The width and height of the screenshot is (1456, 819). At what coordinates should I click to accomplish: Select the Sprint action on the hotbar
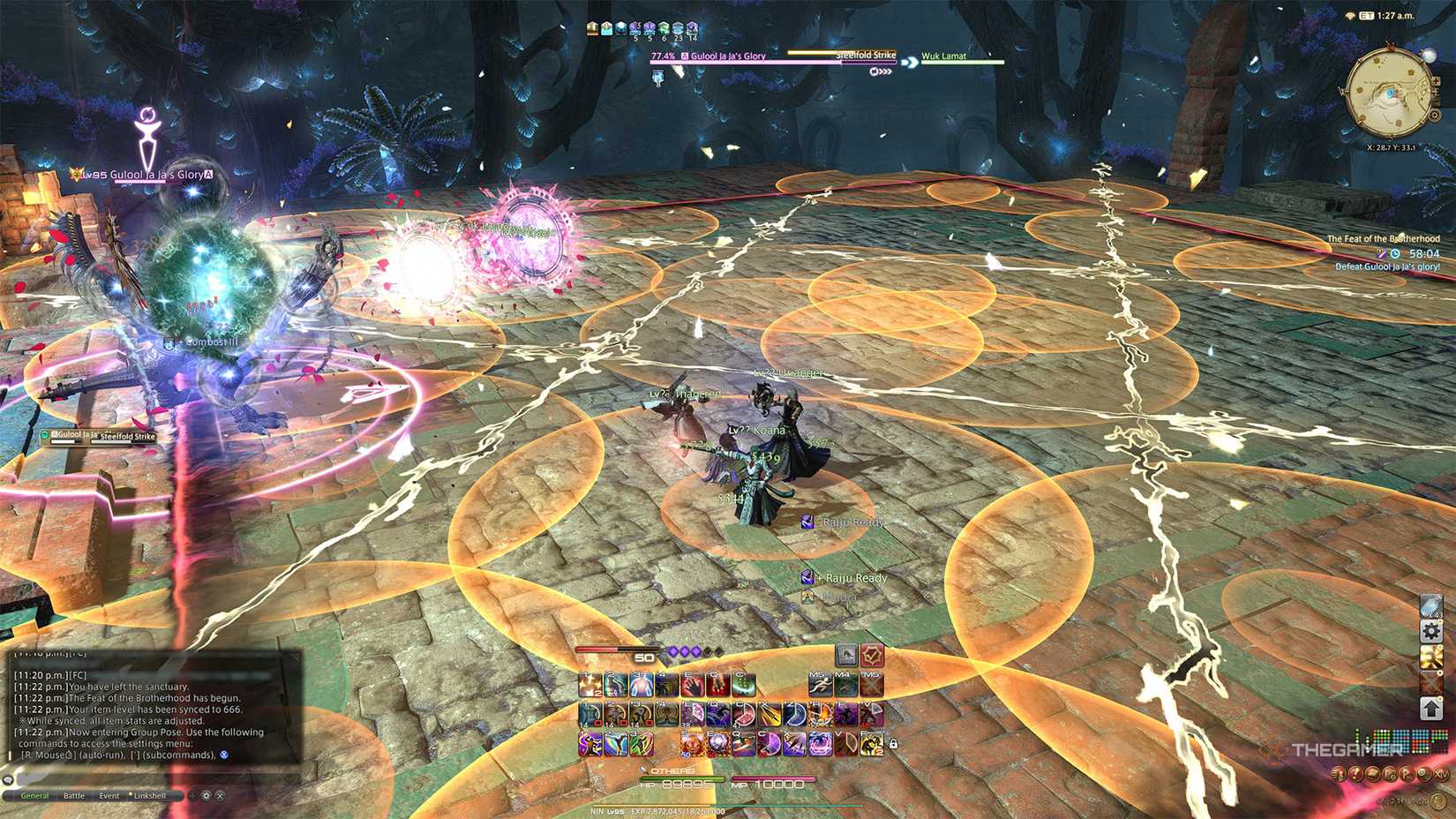821,684
